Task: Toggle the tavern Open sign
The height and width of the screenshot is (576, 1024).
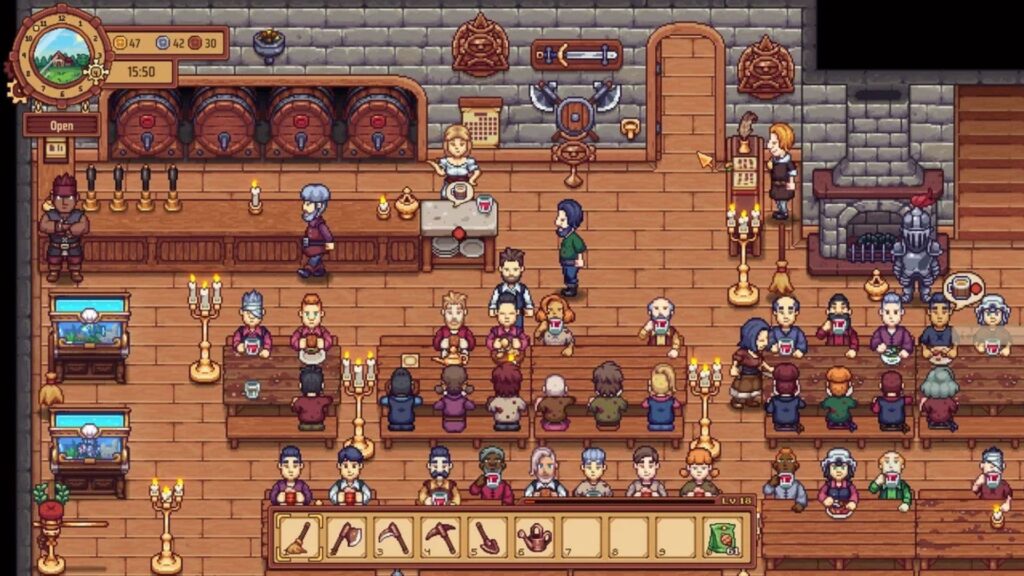Action: pos(61,125)
